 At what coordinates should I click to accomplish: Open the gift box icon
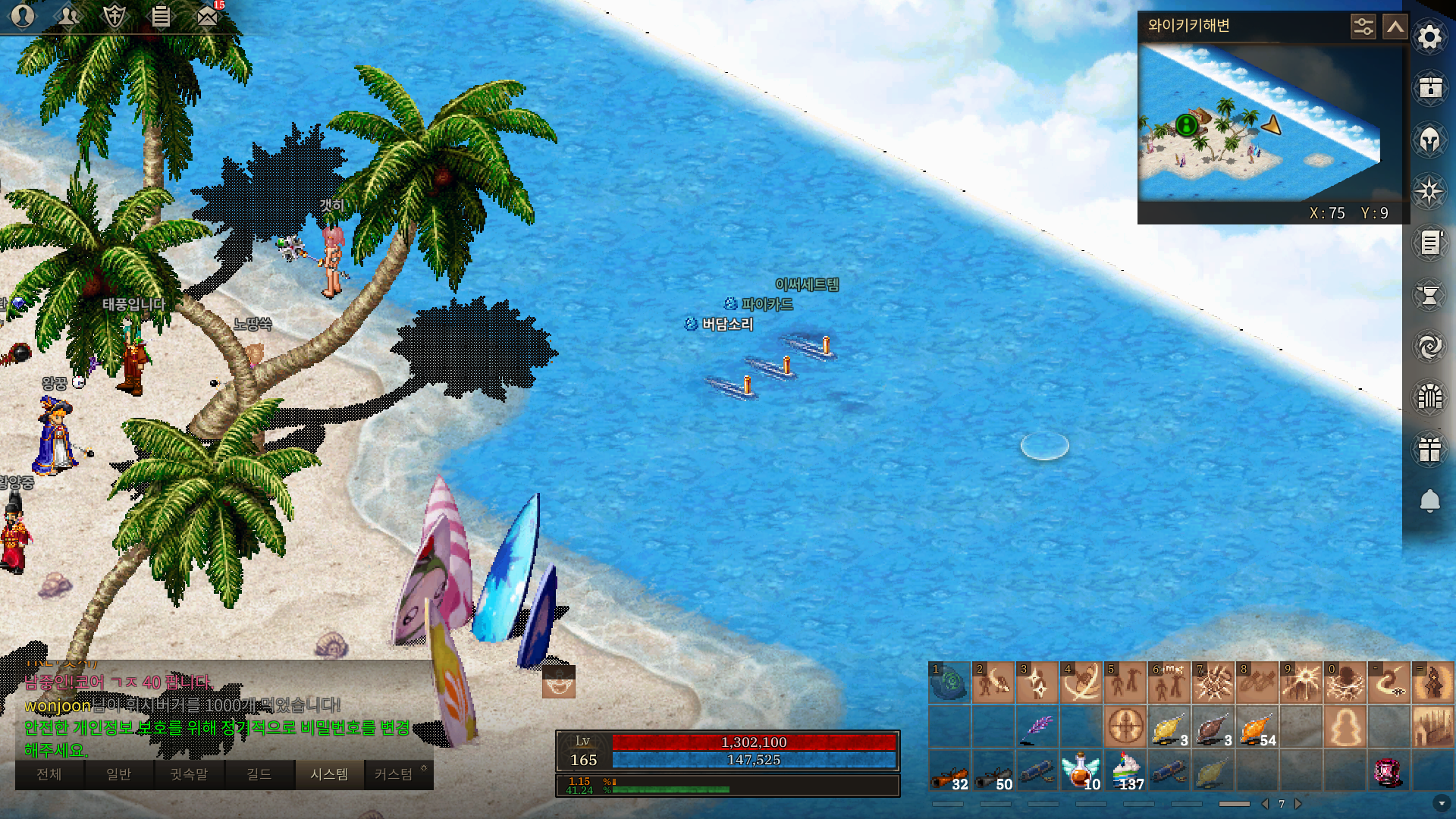pos(1429,450)
